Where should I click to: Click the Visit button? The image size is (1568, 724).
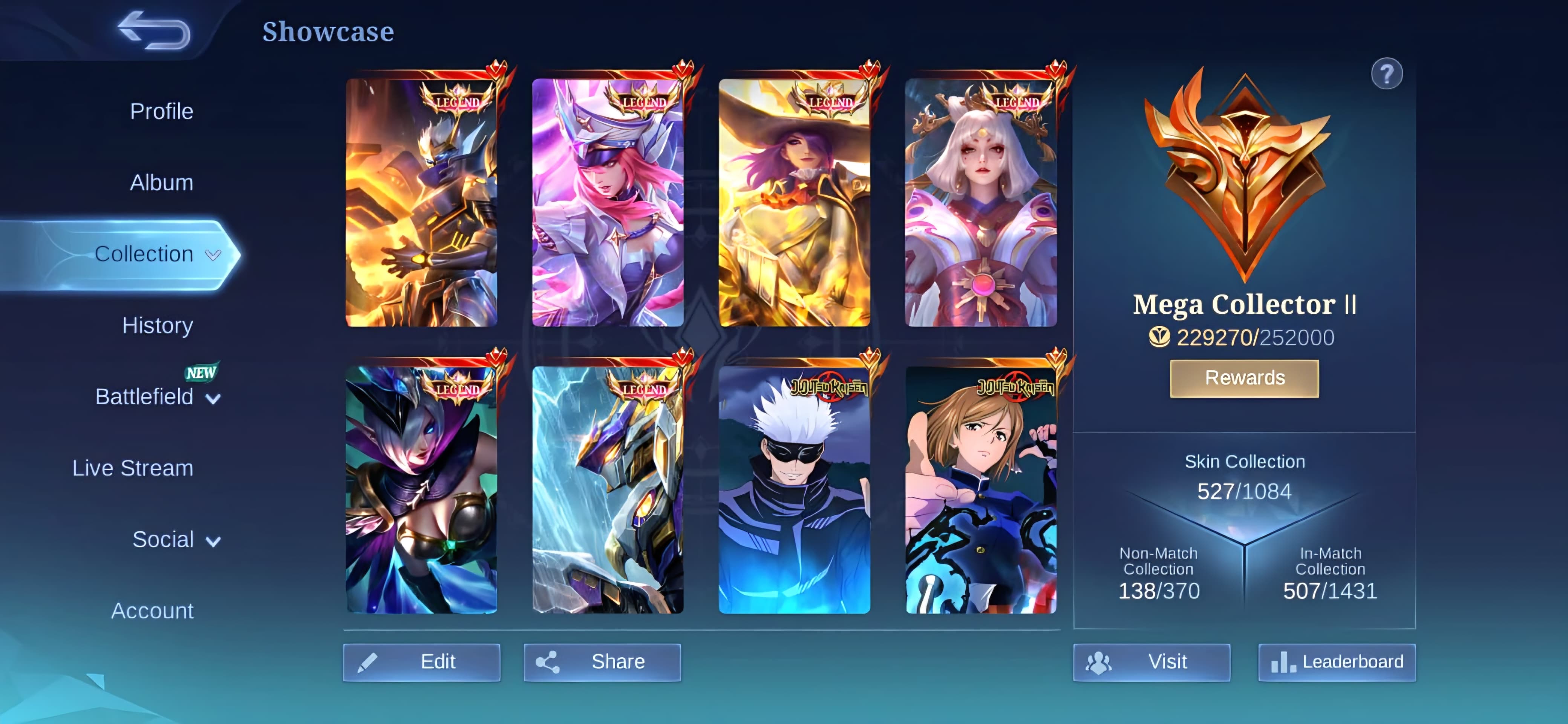click(x=1151, y=662)
